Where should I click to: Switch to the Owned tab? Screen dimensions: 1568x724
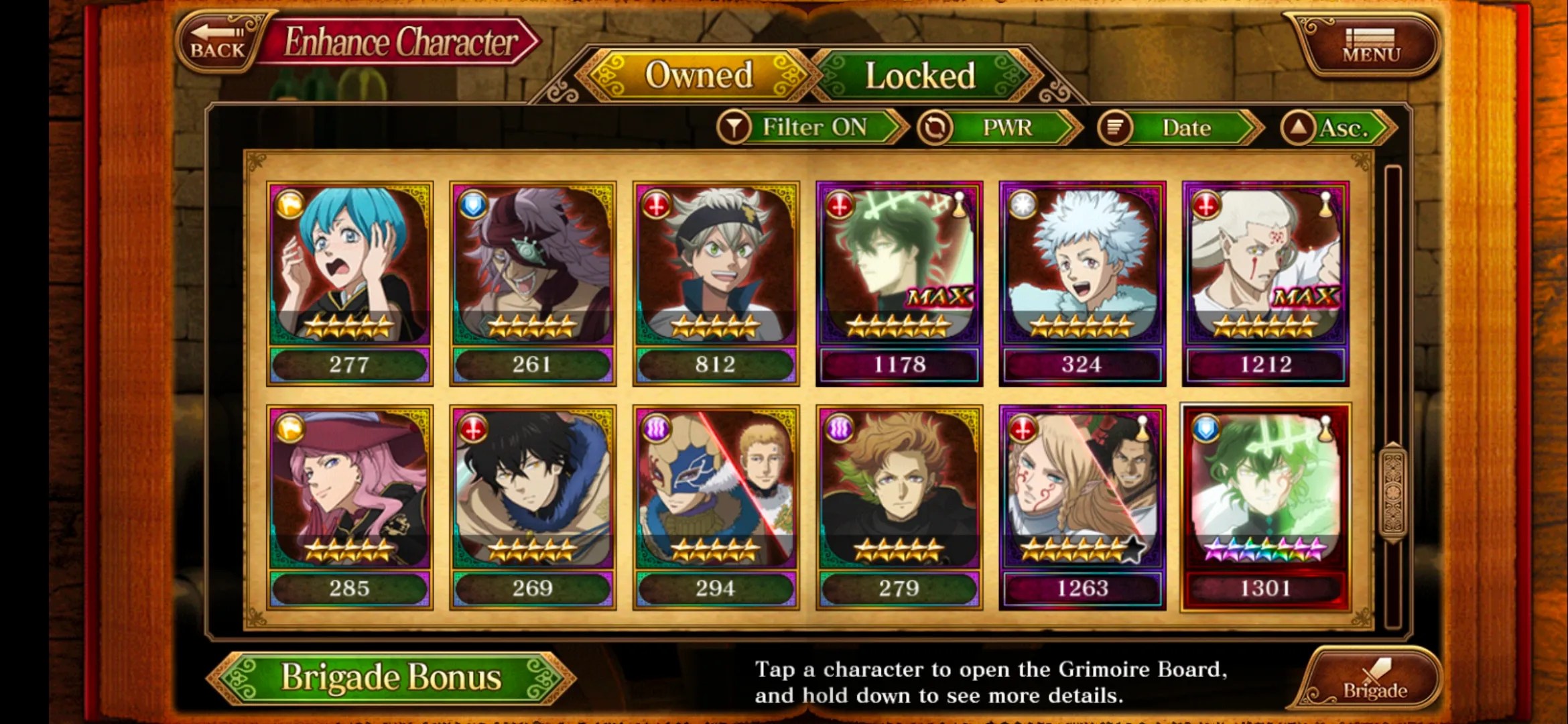698,75
